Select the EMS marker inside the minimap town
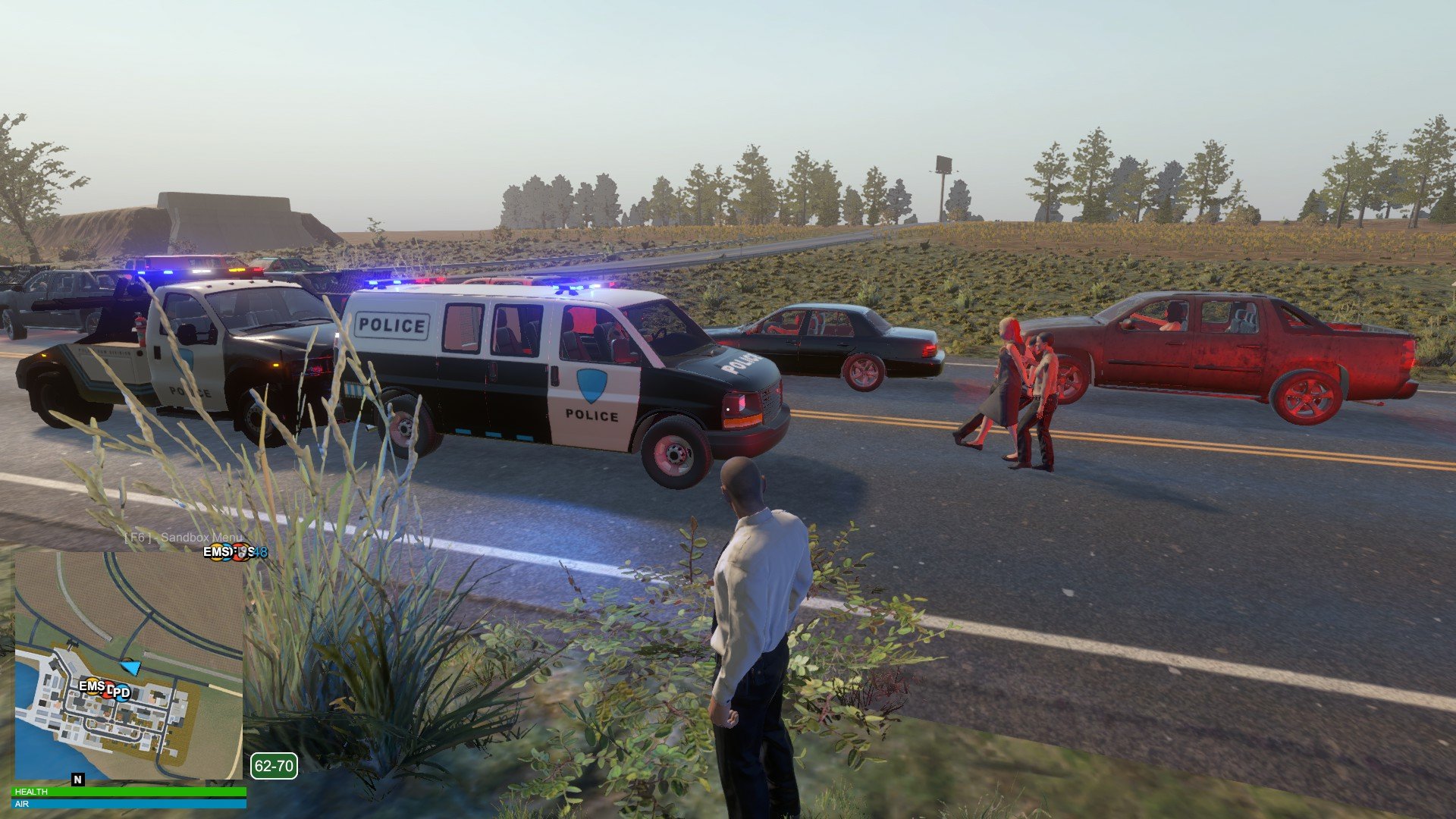The image size is (1456, 819). click(x=92, y=686)
